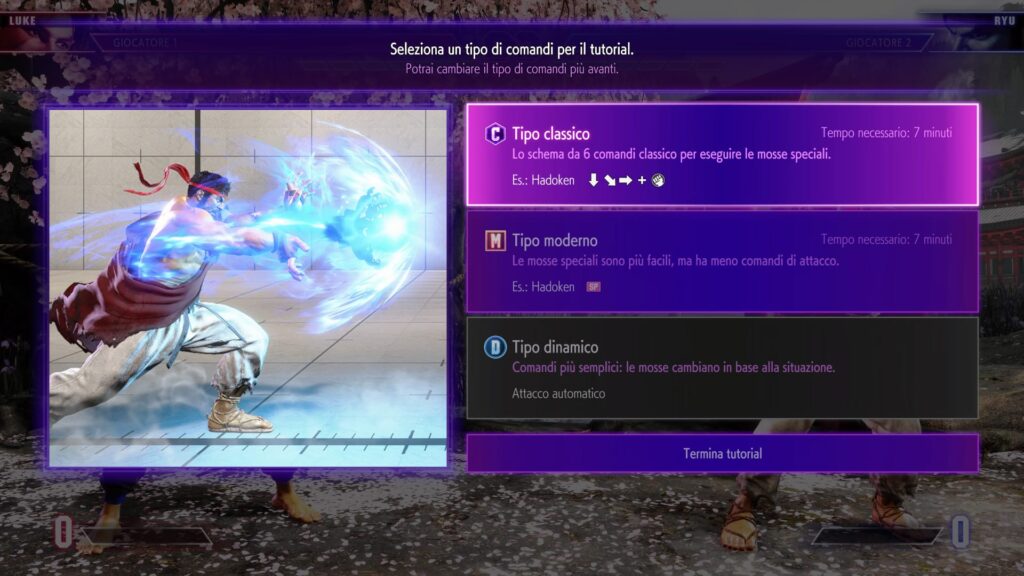Viewport: 1024px width, 576px height.
Task: Click the Termina tutorial button
Action: 722,453
